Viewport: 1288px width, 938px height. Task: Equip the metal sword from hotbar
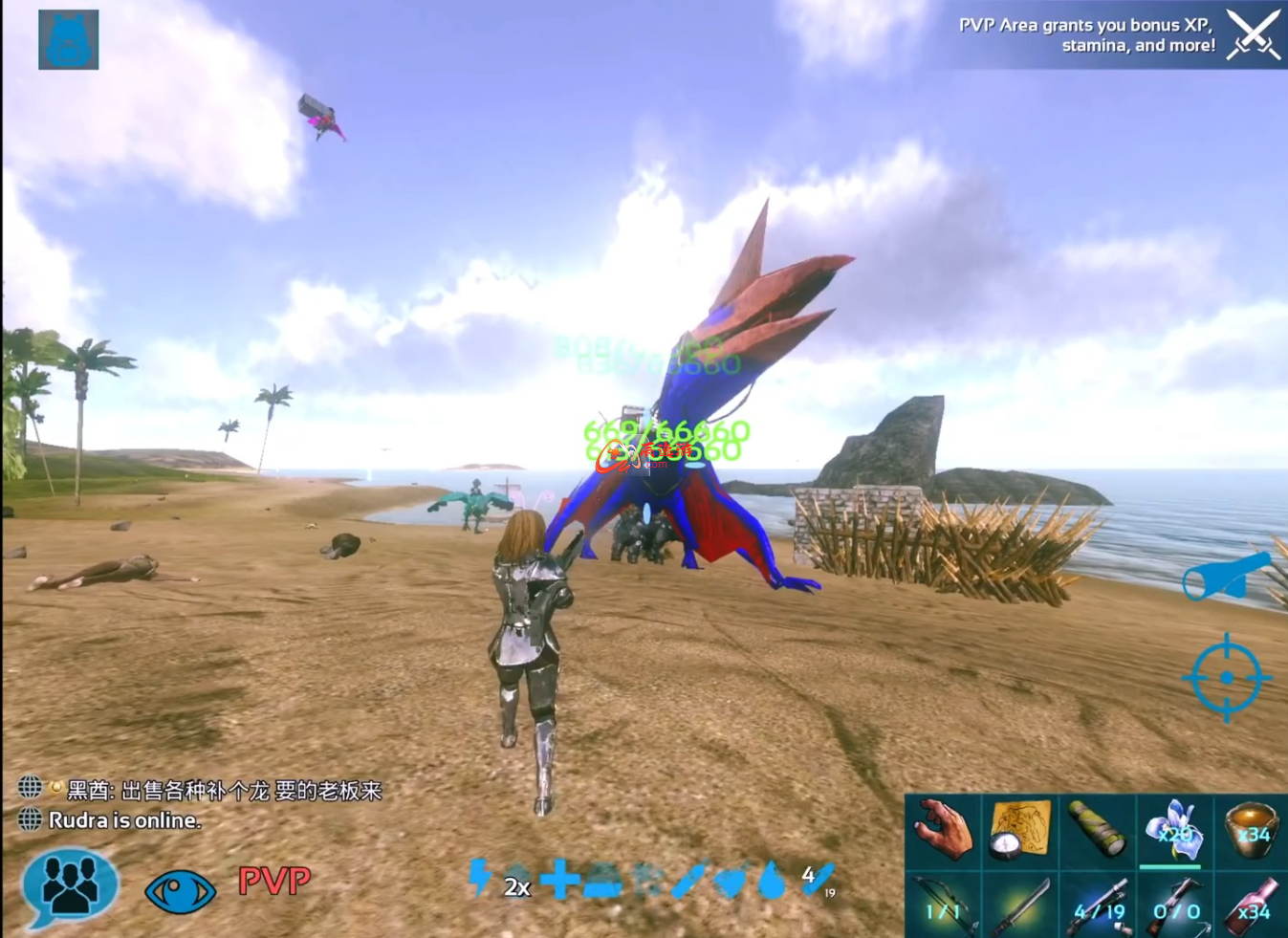tap(1020, 906)
